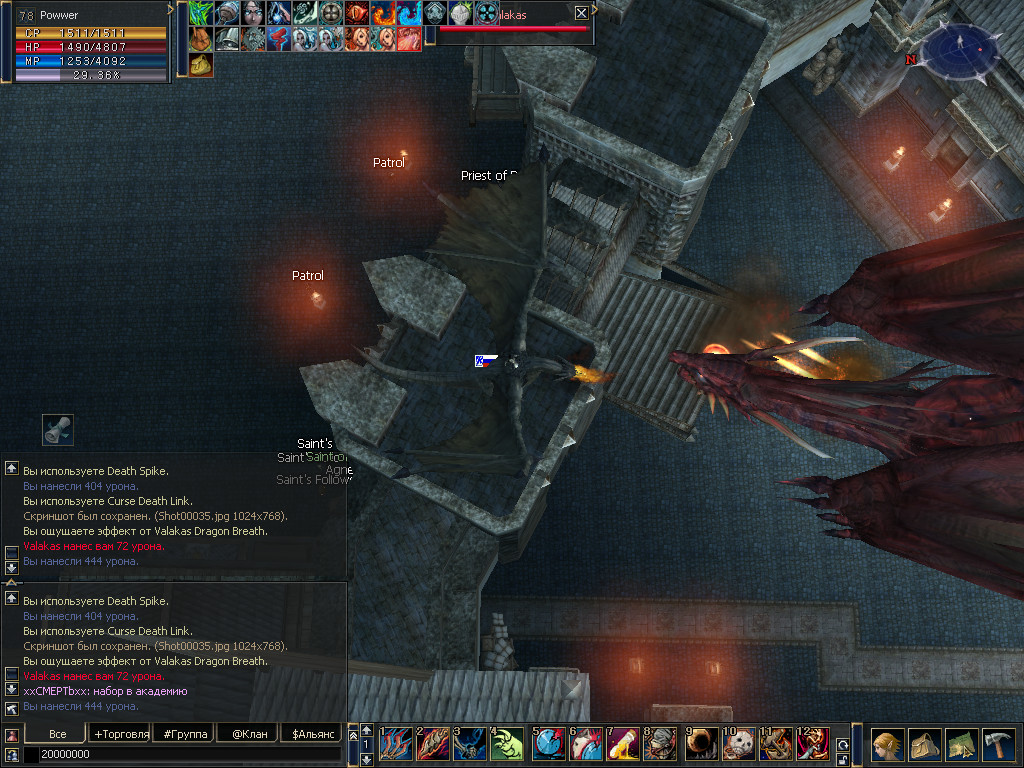Image resolution: width=1024 pixels, height=768 pixels.
Task: Open the +Торговля trade chat tab
Action: (120, 734)
